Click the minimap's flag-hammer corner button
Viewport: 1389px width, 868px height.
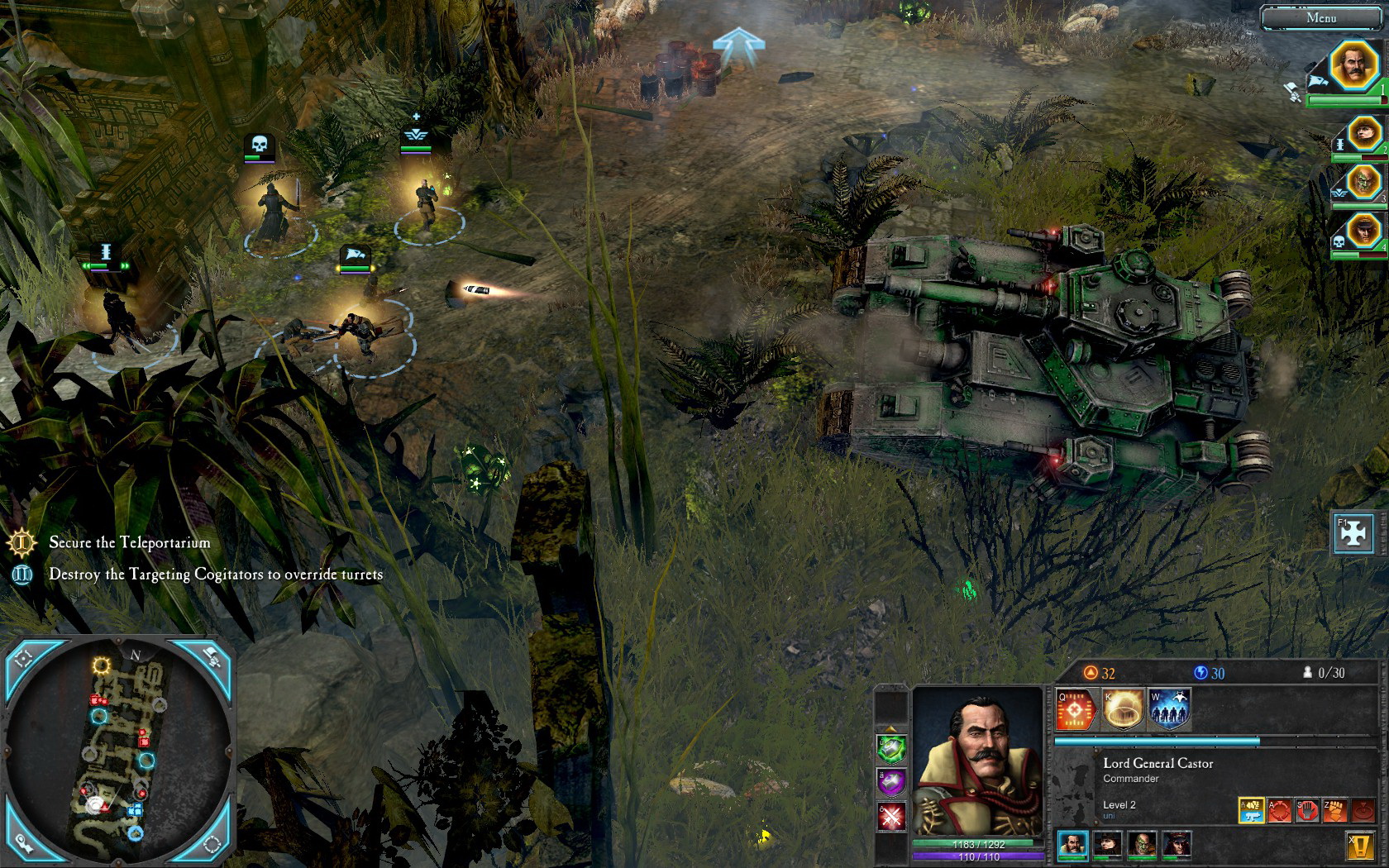212,657
